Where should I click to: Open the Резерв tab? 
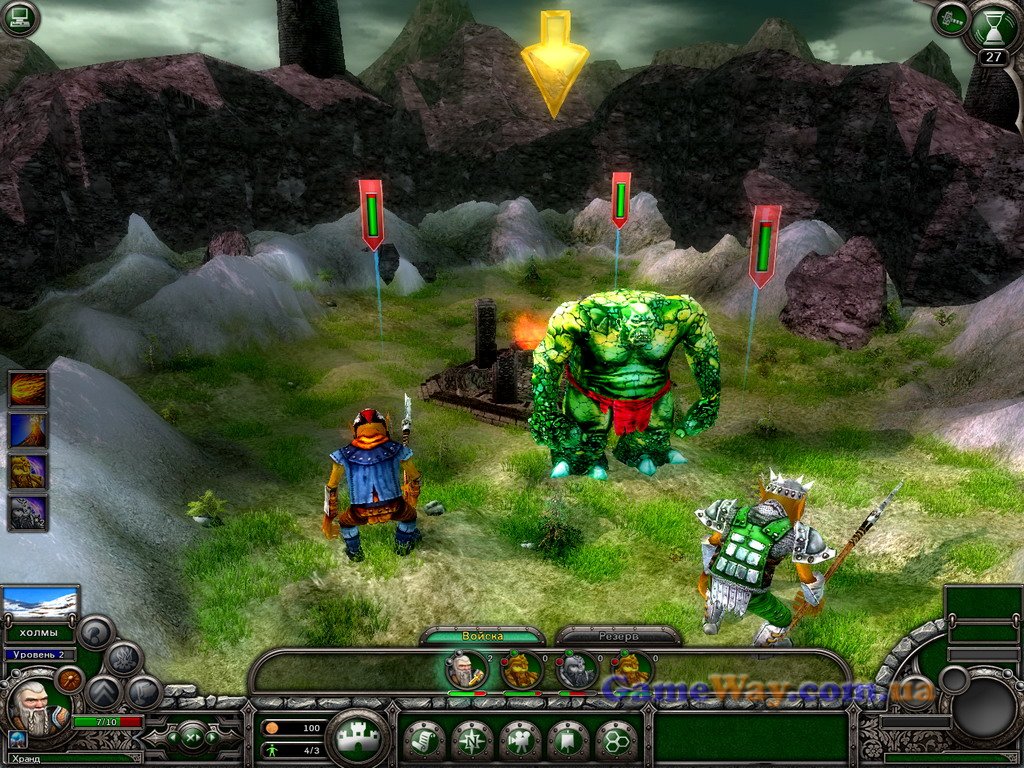tap(618, 636)
